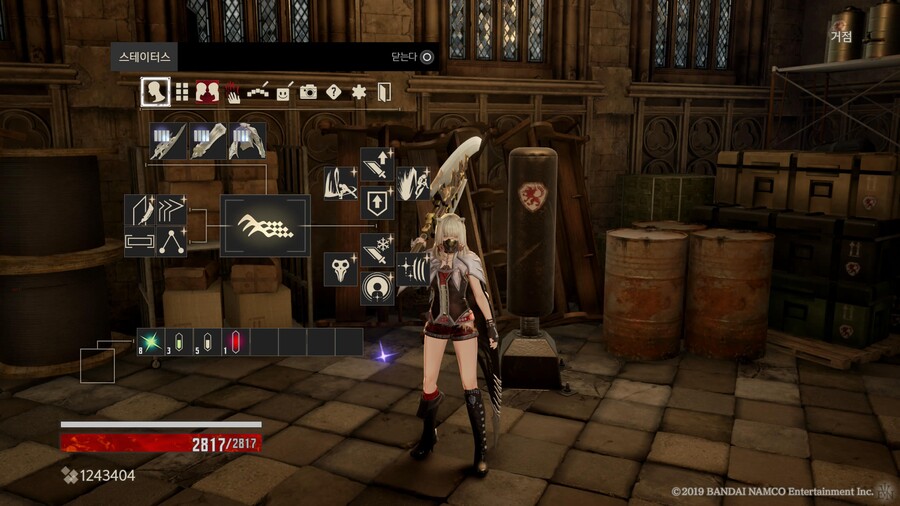Image resolution: width=900 pixels, height=506 pixels.
Task: Select the green sparkle item slot
Action: coord(151,342)
